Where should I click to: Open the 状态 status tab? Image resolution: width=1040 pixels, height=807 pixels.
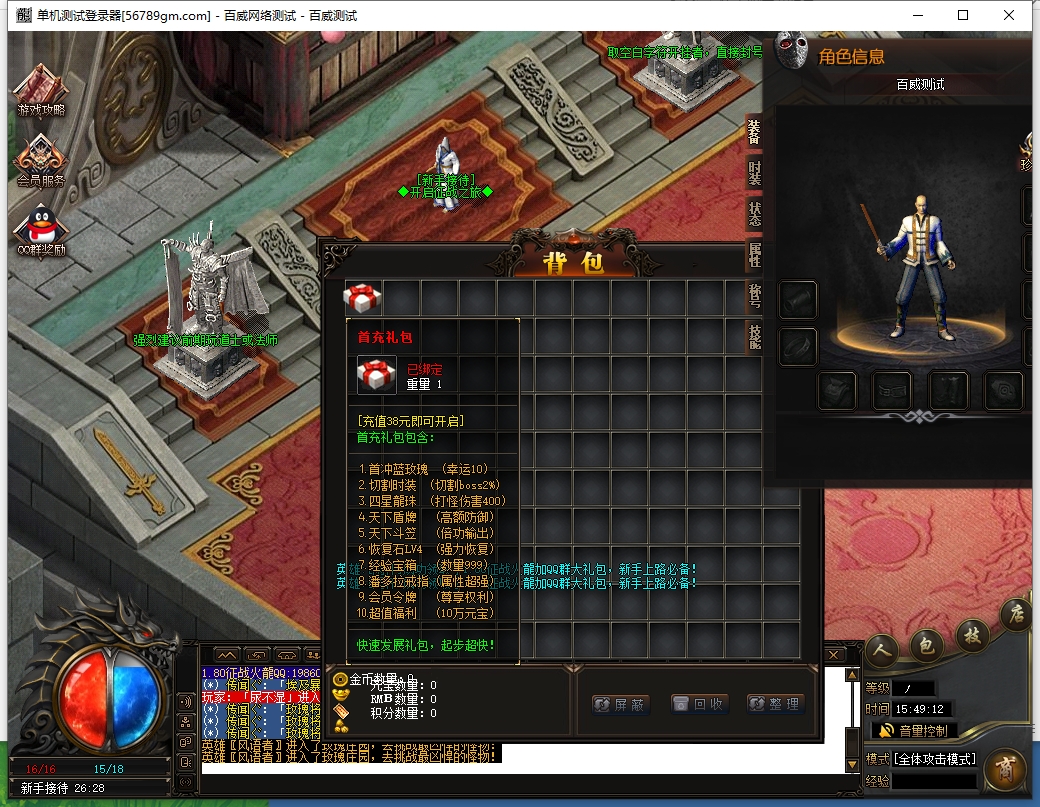click(755, 213)
